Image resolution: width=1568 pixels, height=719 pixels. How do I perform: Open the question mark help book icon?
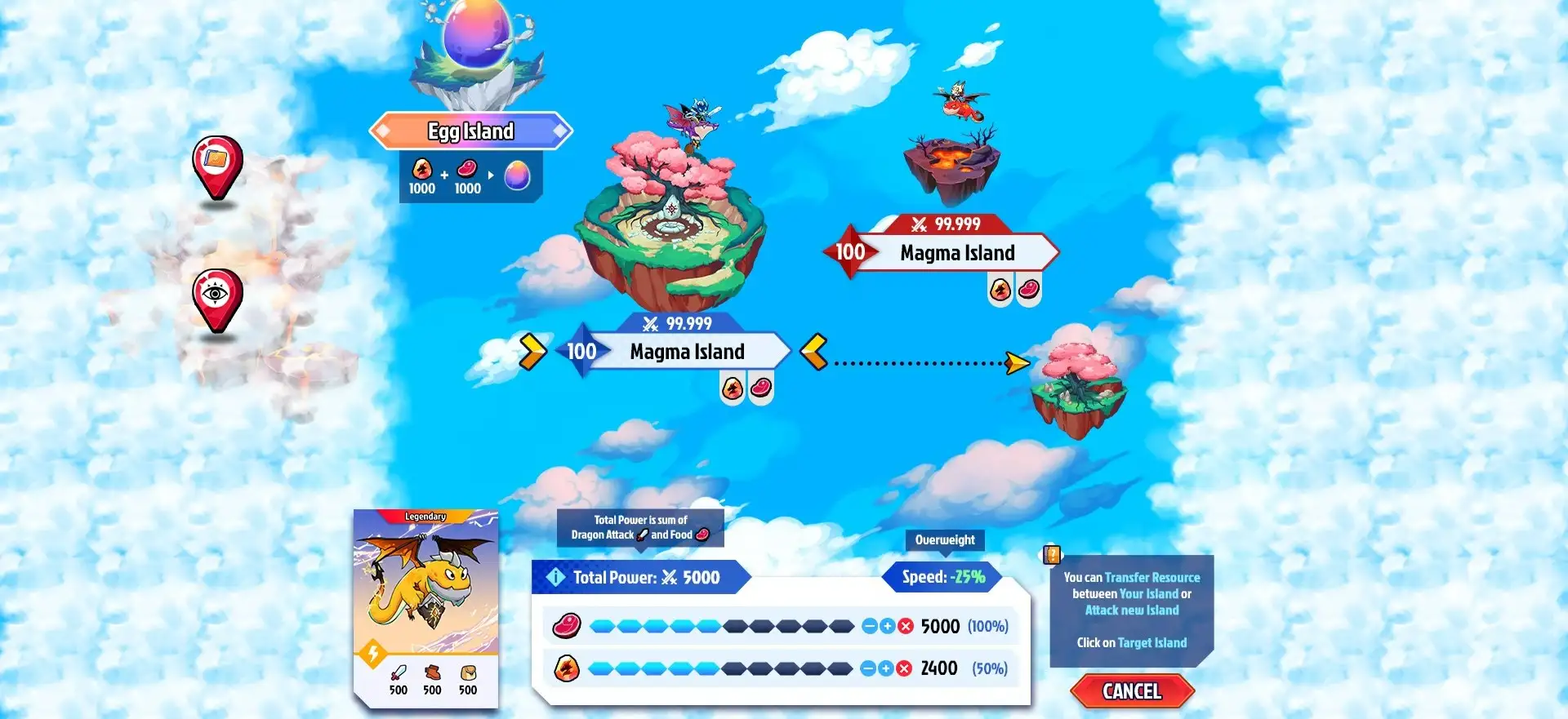pos(1052,555)
